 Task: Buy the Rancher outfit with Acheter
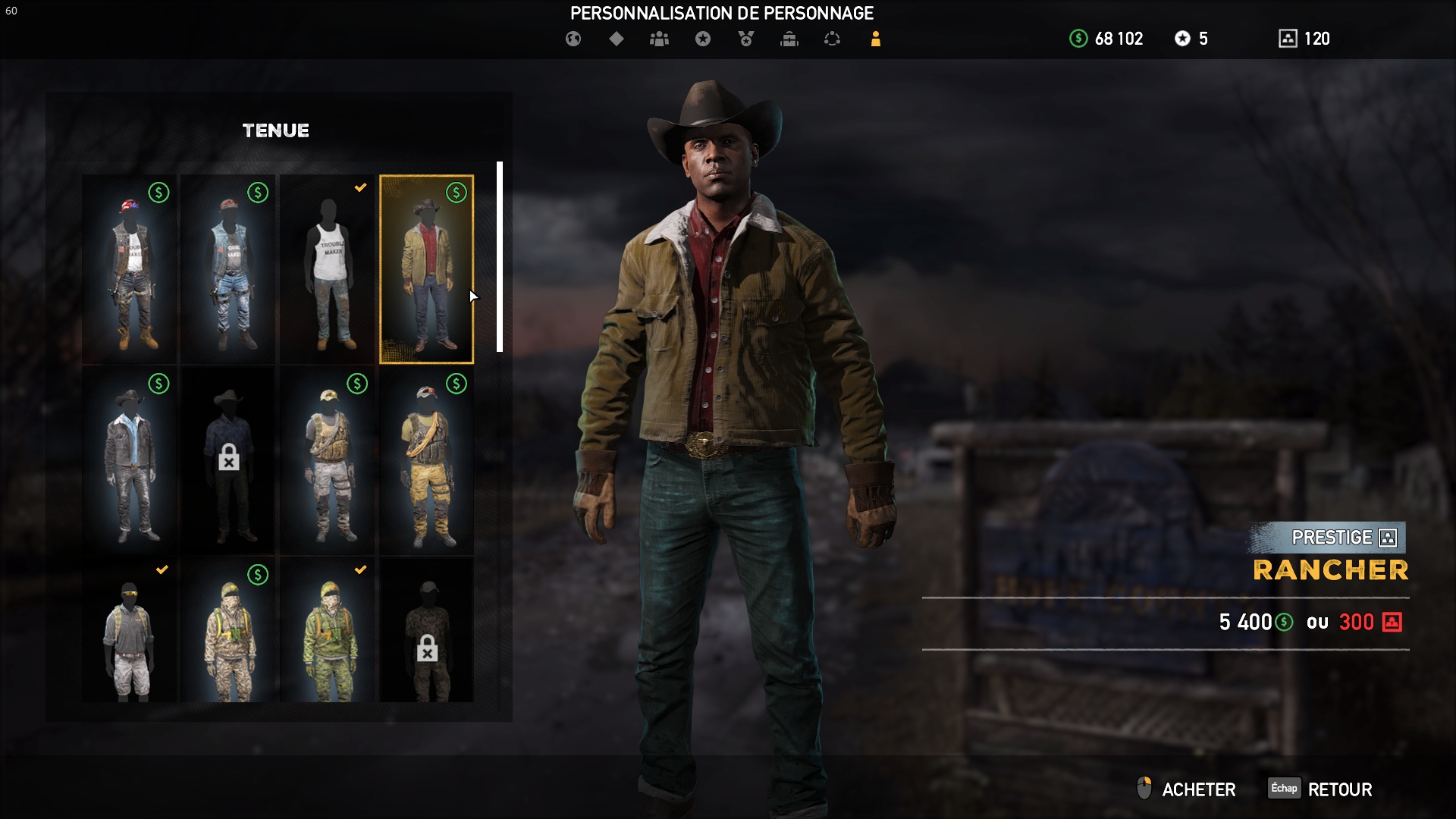pyautogui.click(x=1198, y=789)
